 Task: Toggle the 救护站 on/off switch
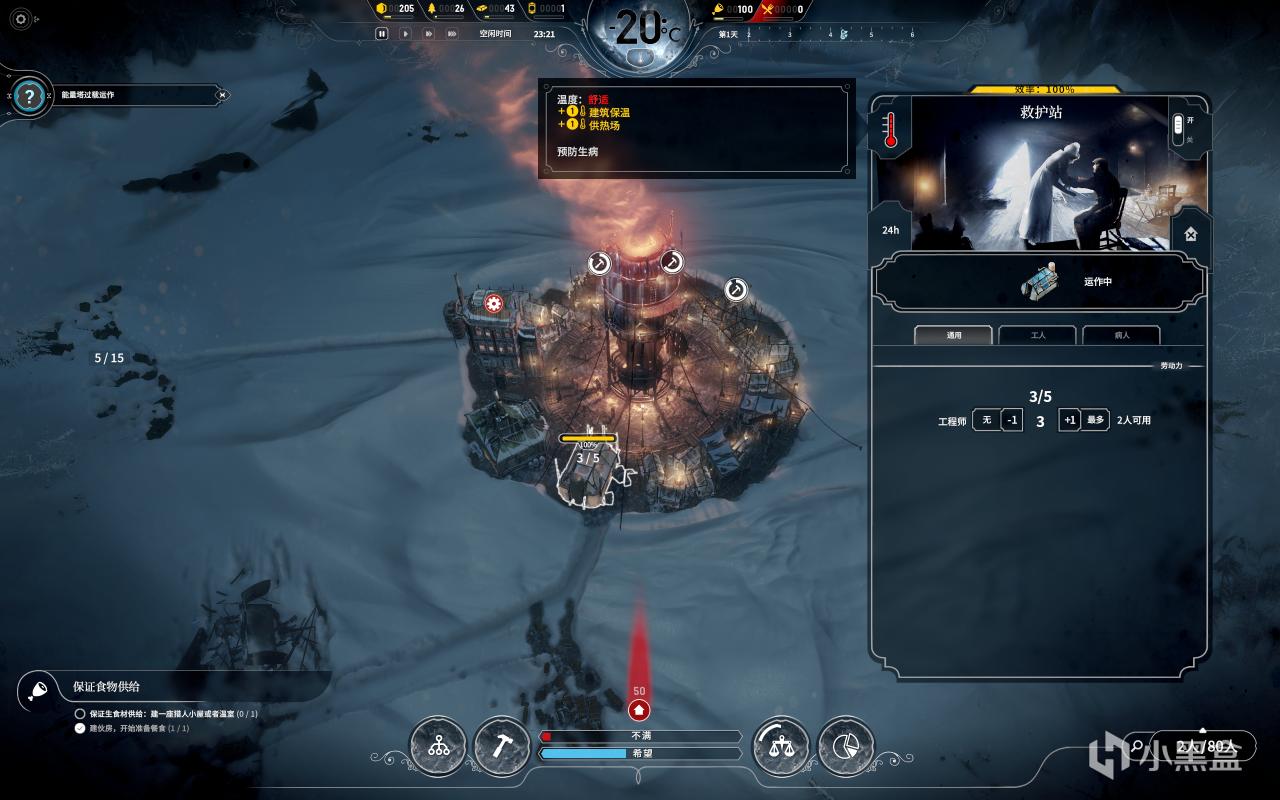[1178, 128]
